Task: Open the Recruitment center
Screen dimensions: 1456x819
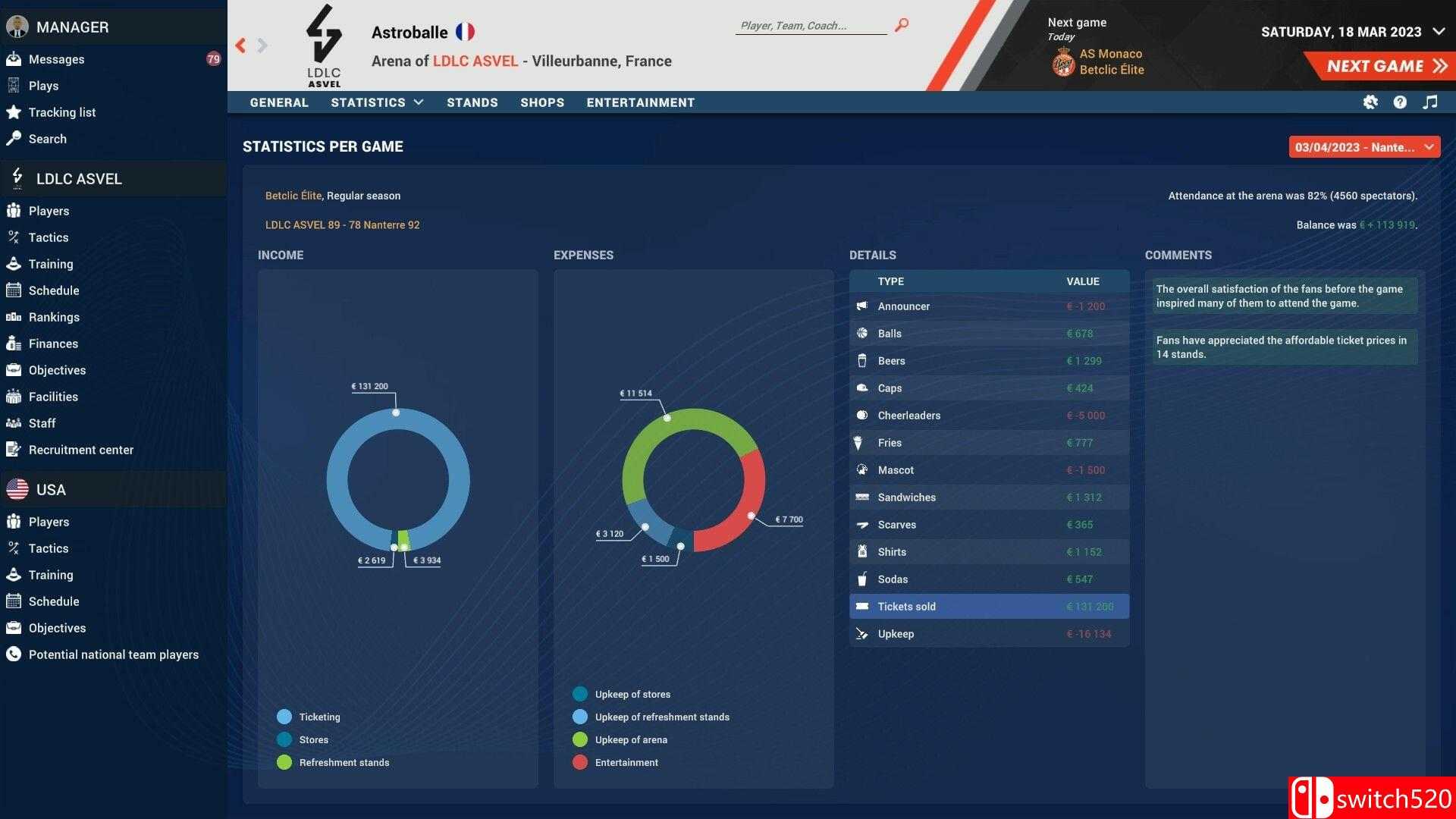Action: pos(80,450)
